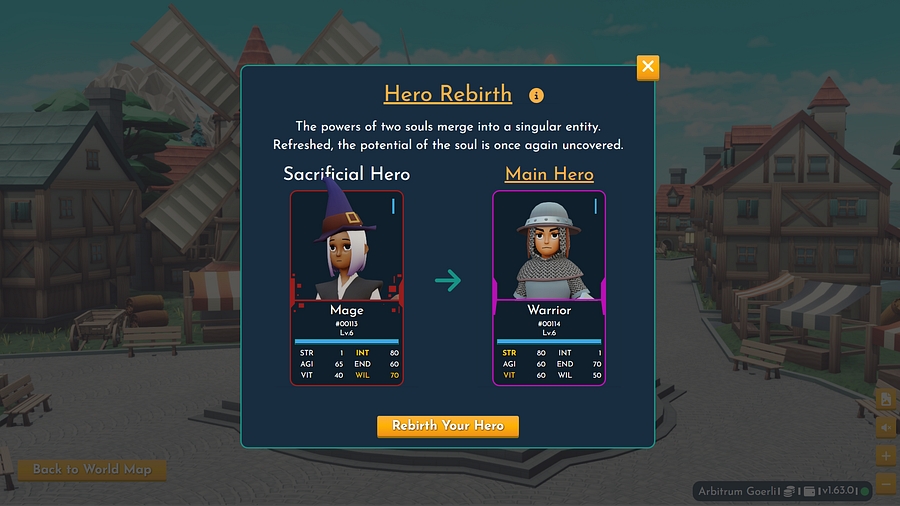The height and width of the screenshot is (506, 900).
Task: Go Back to World Map
Action: 91,469
